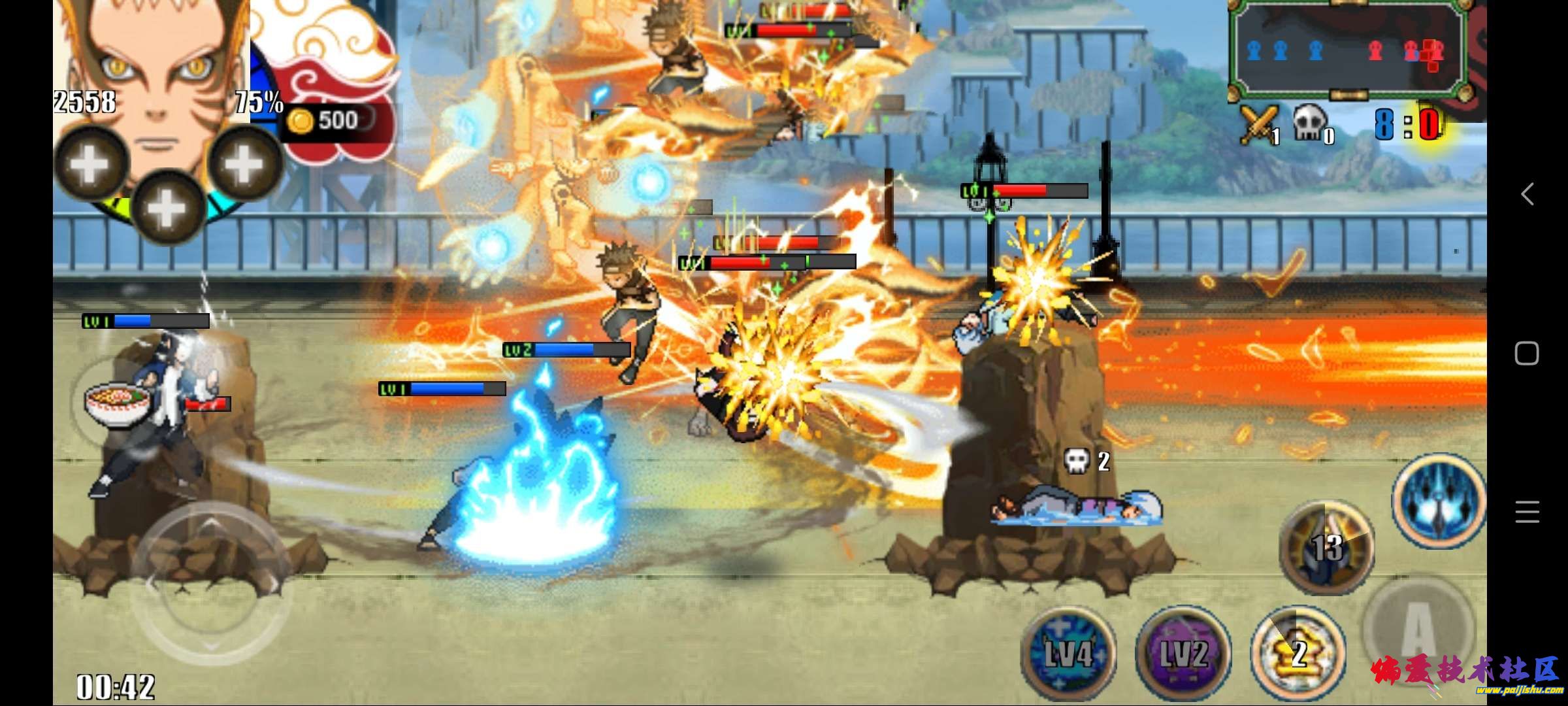Tap the blue LV4 locked skill
The image size is (1568, 706).
[x=1068, y=652]
